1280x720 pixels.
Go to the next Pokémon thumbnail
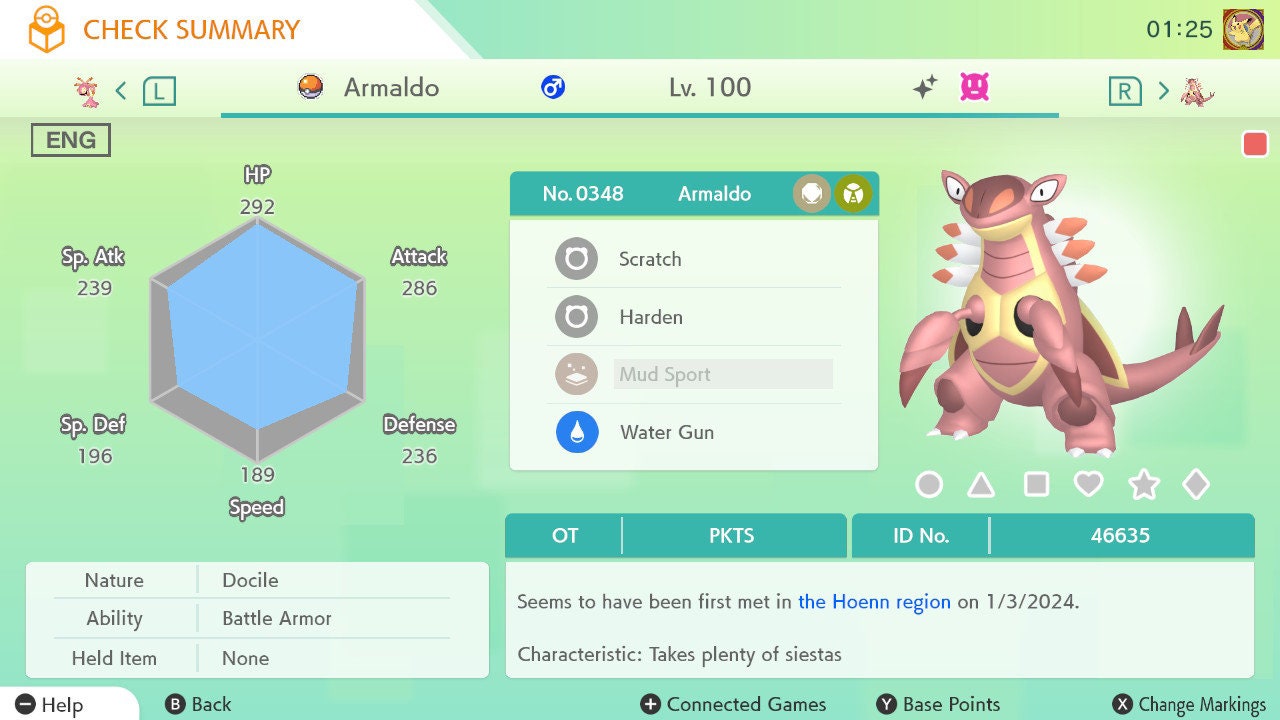(1196, 92)
